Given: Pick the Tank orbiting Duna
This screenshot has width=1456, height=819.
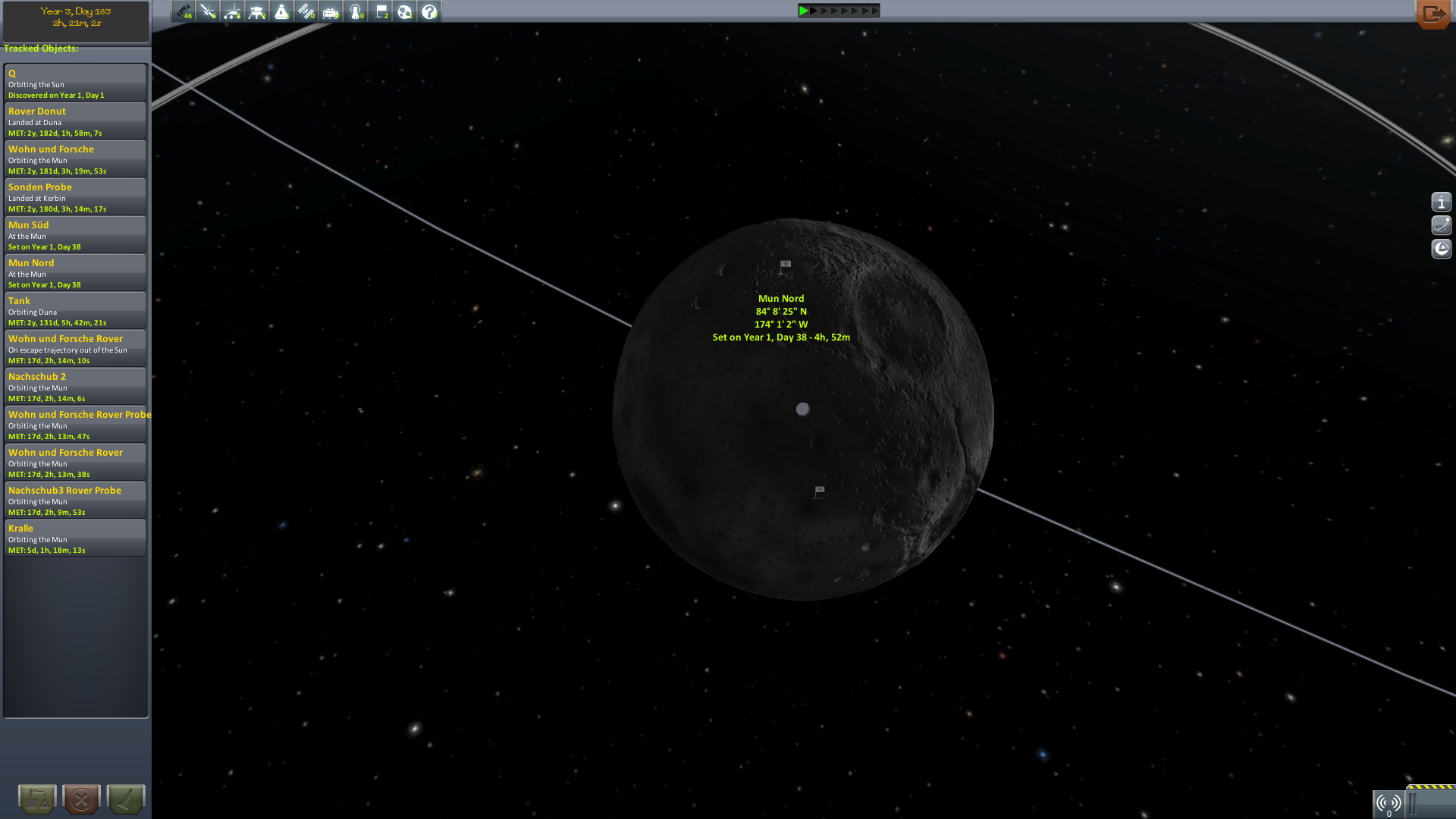Looking at the screenshot, I should click(75, 311).
